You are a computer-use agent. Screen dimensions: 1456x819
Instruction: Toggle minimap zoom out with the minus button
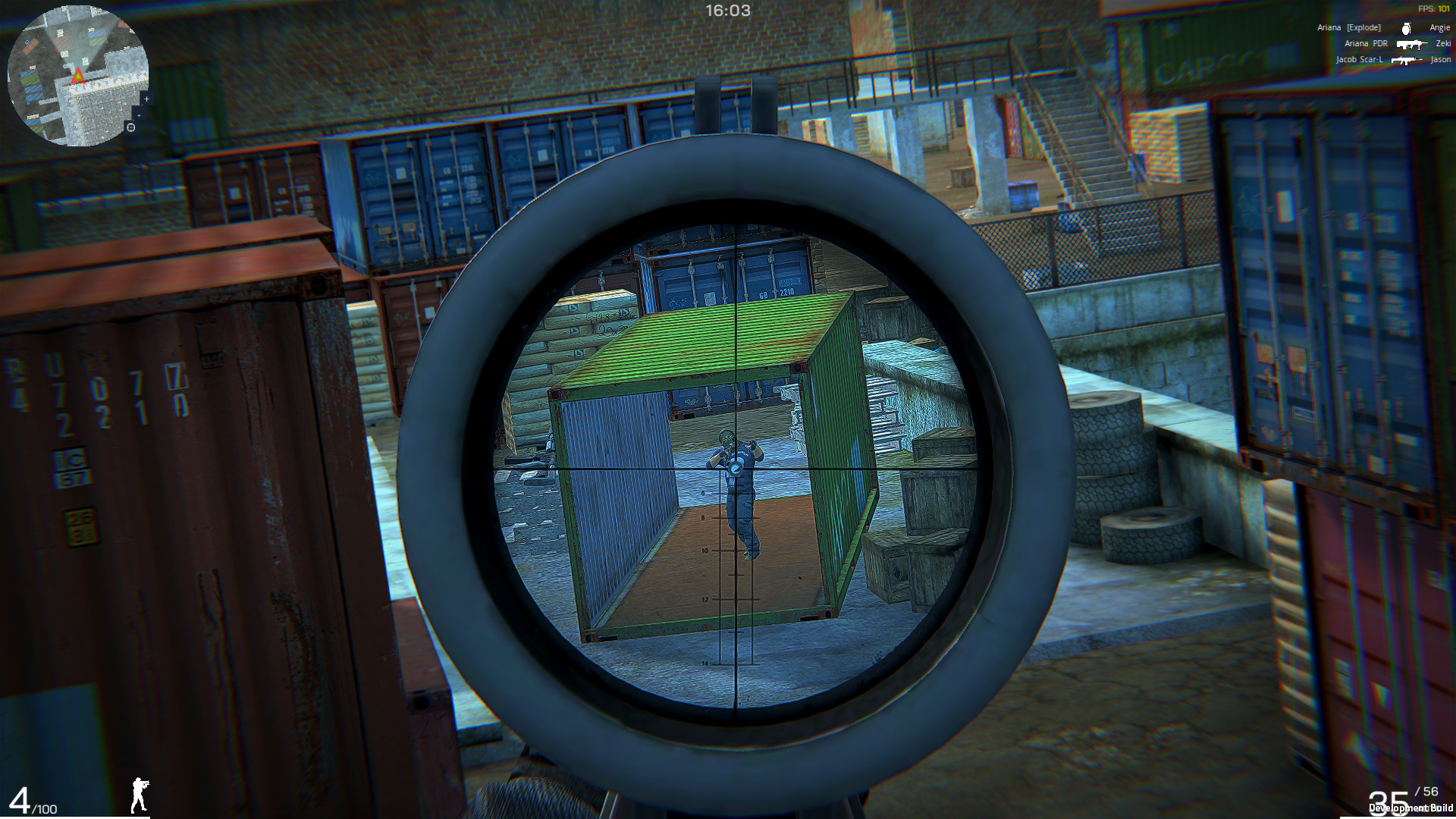coord(139,115)
